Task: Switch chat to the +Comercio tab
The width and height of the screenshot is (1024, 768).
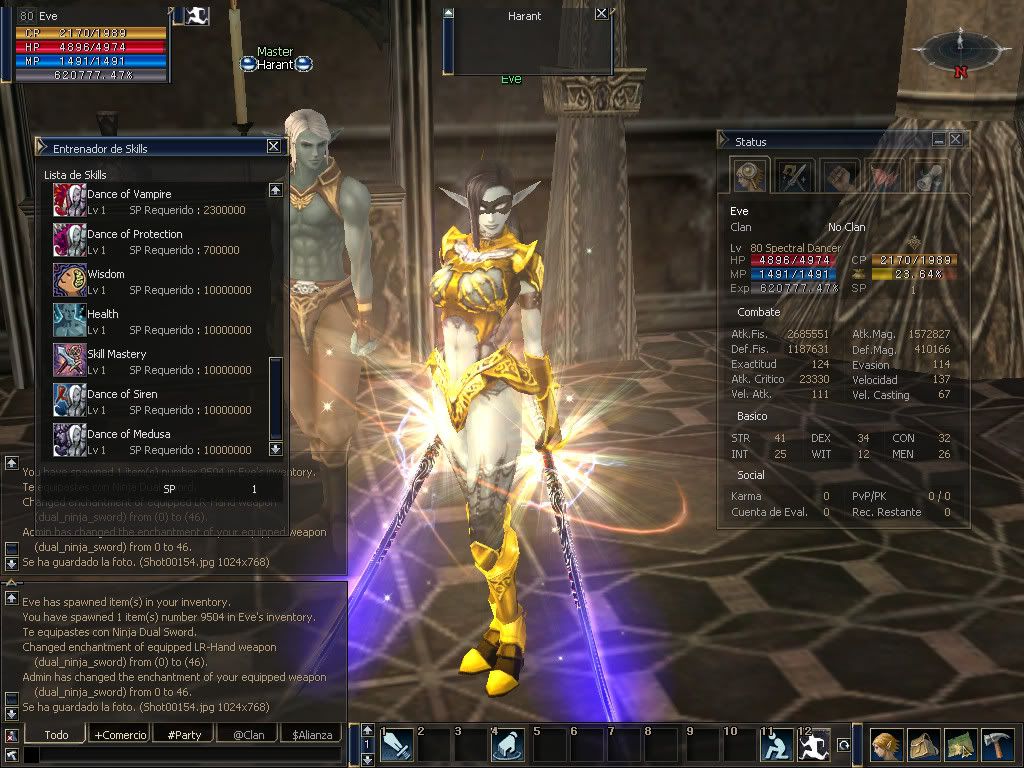Action: point(120,735)
